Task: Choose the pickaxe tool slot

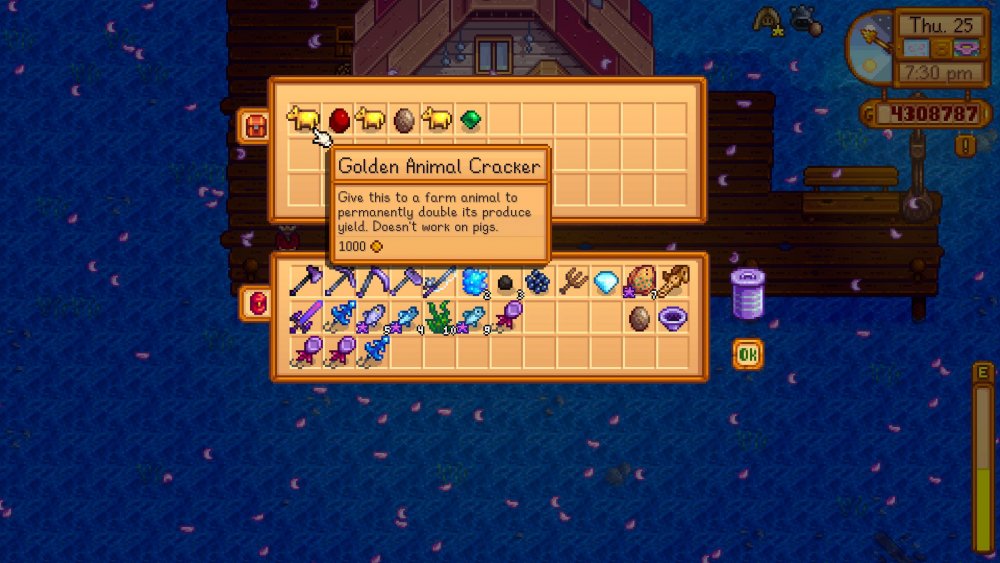Action: 340,283
